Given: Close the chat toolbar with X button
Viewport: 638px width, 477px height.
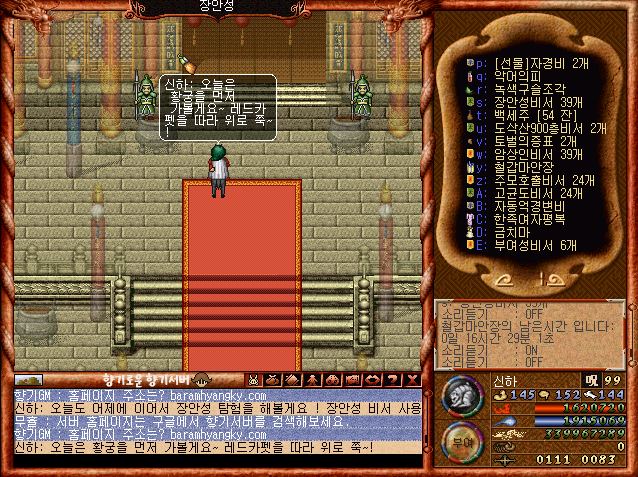Looking at the screenshot, I should (413, 380).
